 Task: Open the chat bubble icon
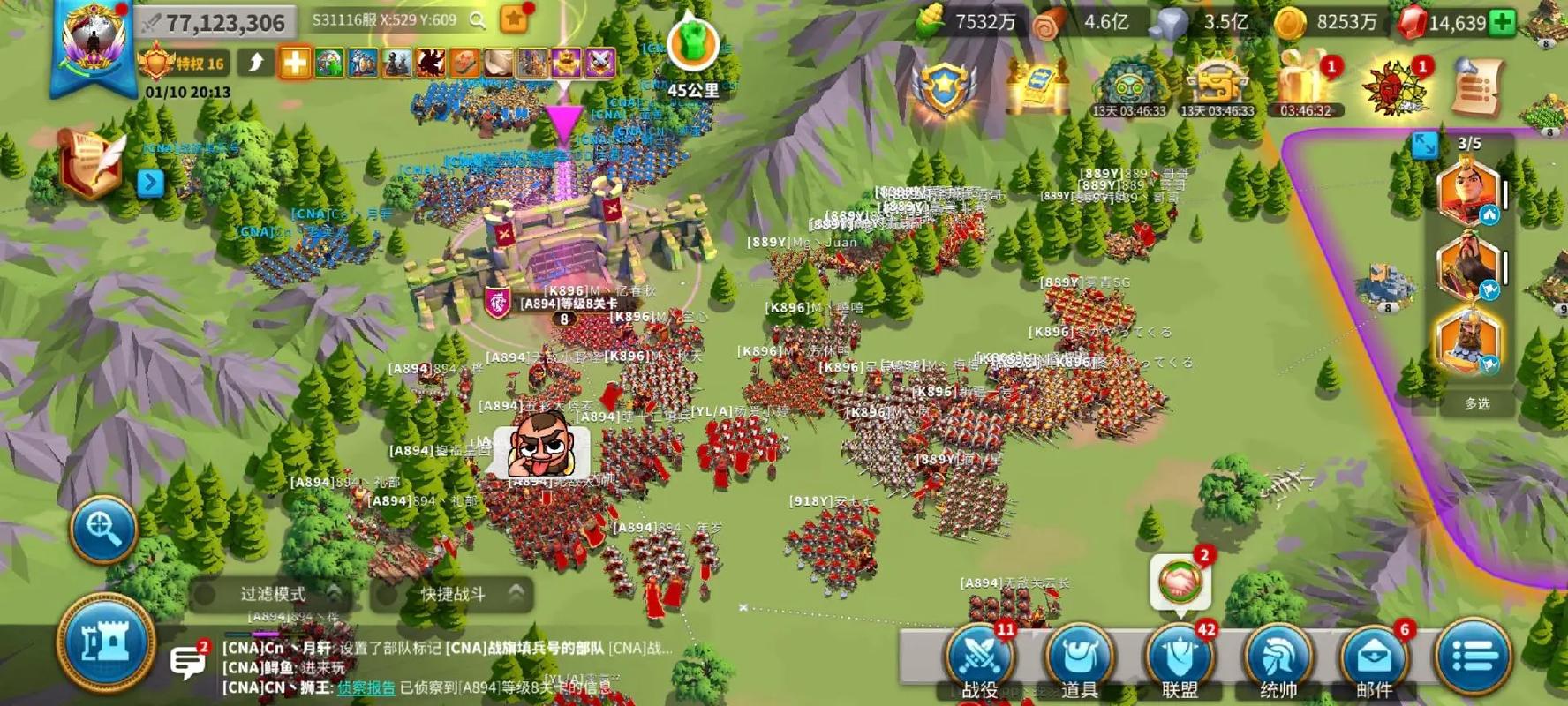[187, 661]
